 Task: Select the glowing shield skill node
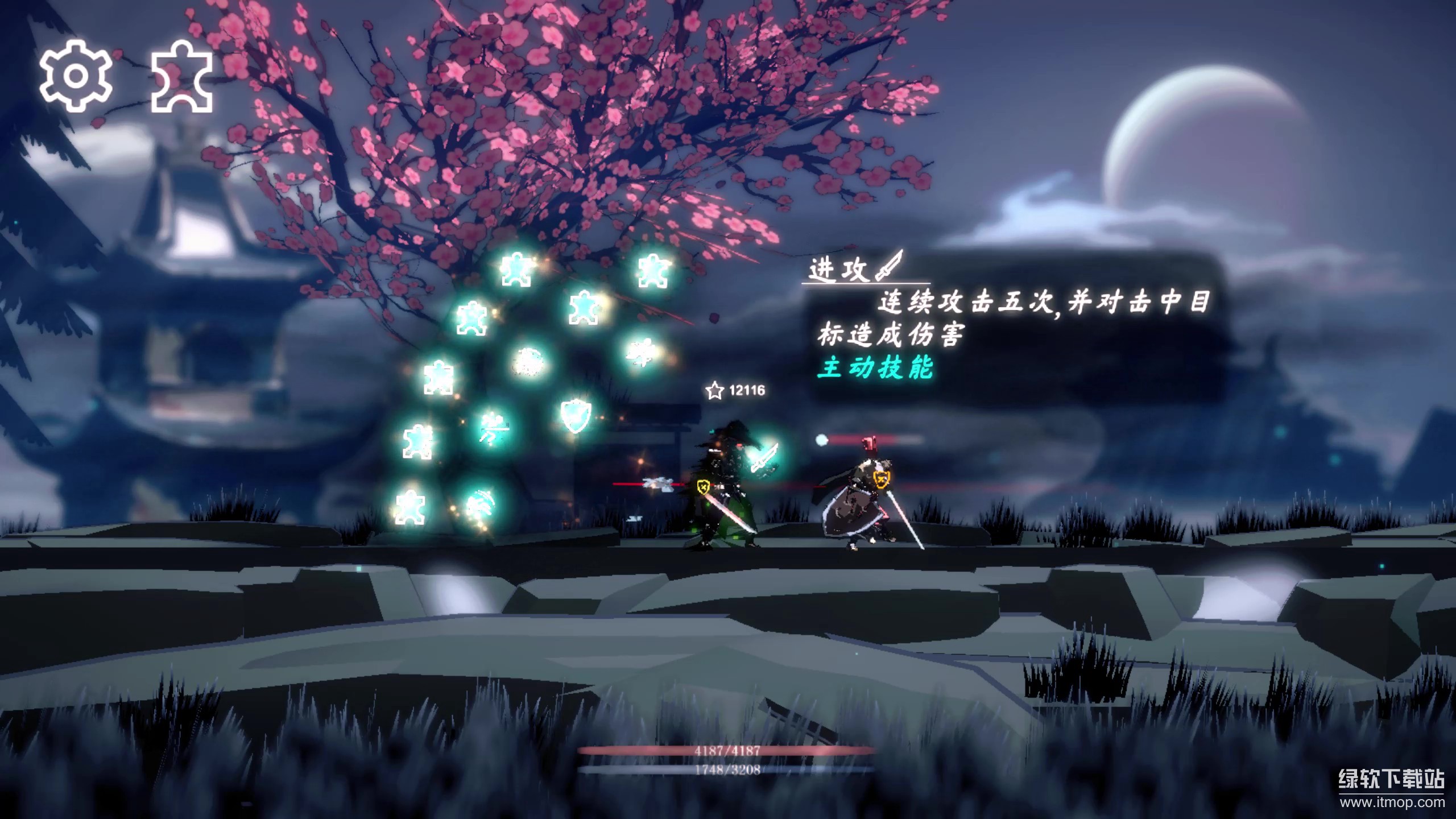pos(575,415)
